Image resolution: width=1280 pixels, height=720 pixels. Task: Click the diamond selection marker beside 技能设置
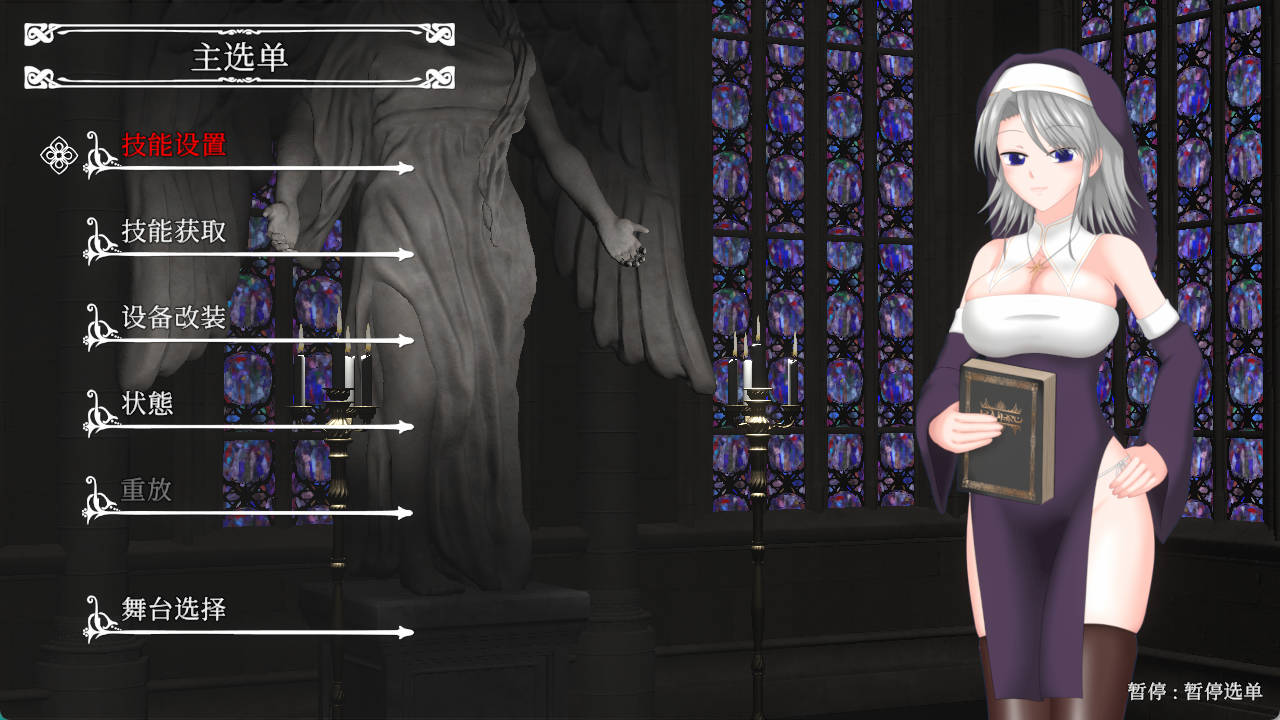58,156
